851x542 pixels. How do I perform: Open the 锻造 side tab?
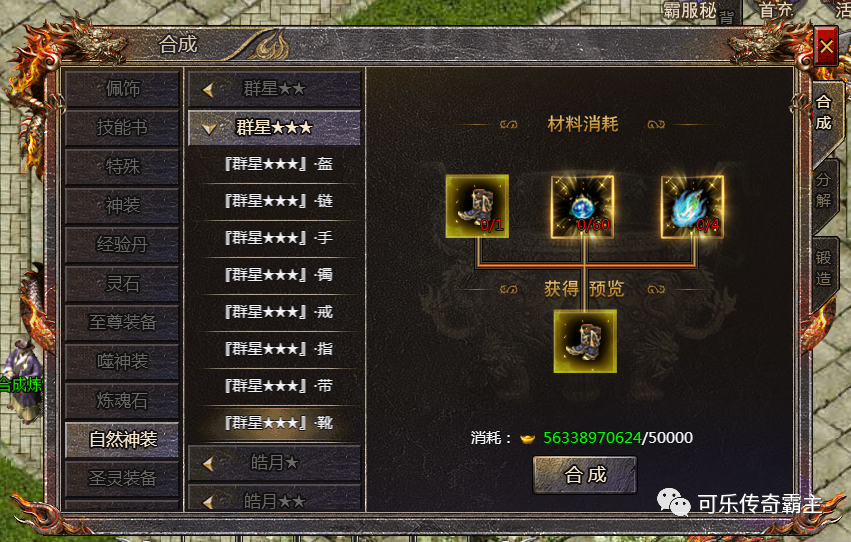coord(823,265)
